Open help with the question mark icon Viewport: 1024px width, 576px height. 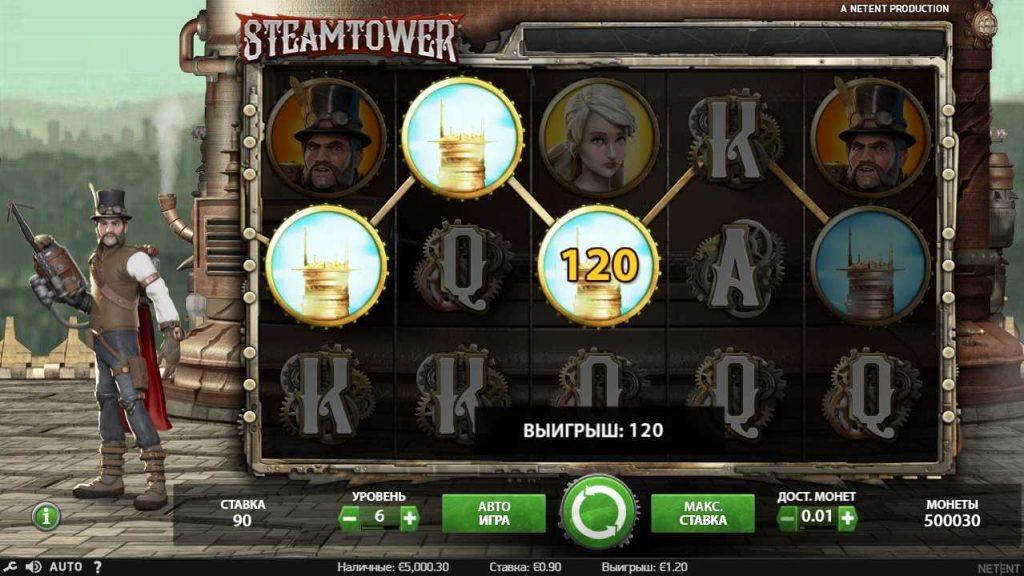tap(98, 567)
